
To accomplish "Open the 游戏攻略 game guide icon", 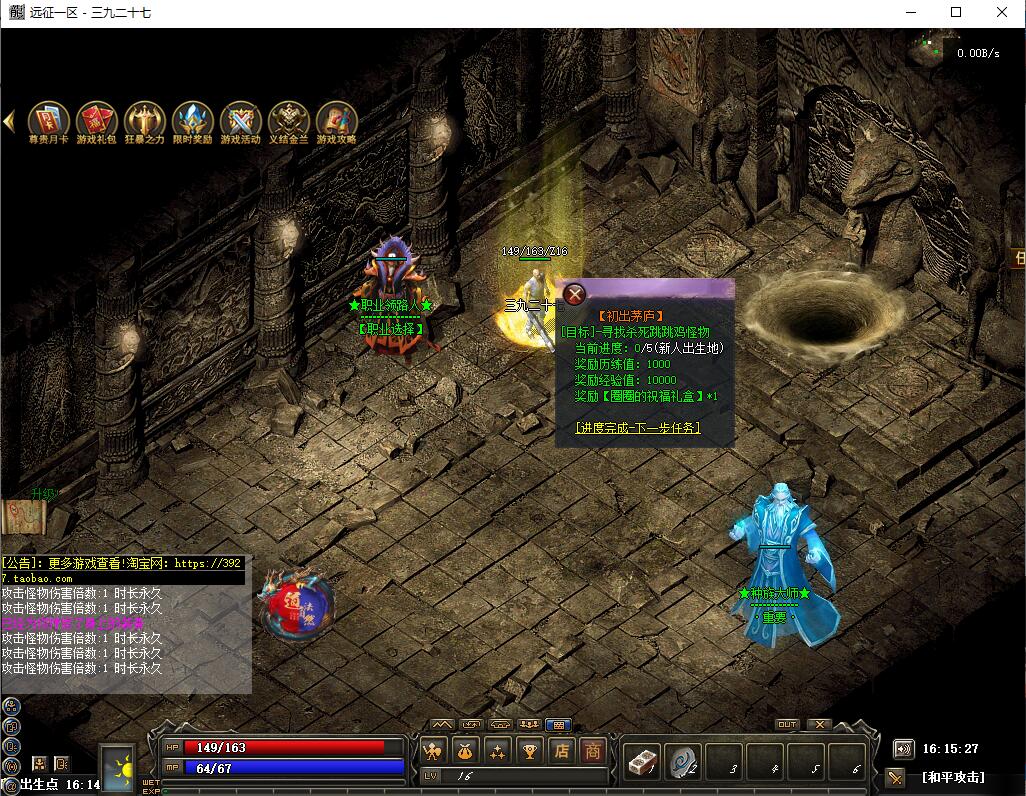I will point(336,120).
